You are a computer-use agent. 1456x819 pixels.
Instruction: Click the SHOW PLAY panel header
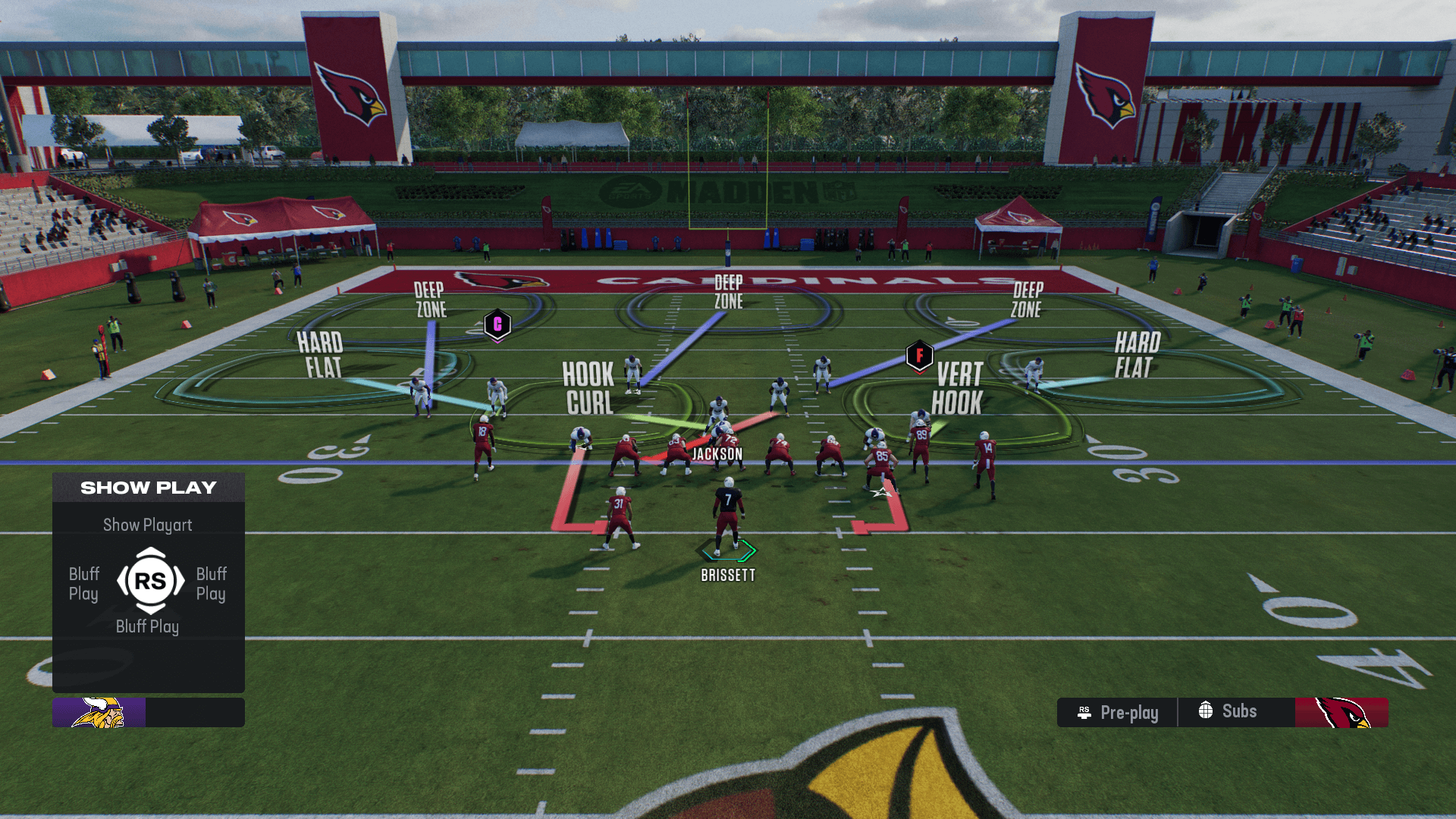pos(149,488)
